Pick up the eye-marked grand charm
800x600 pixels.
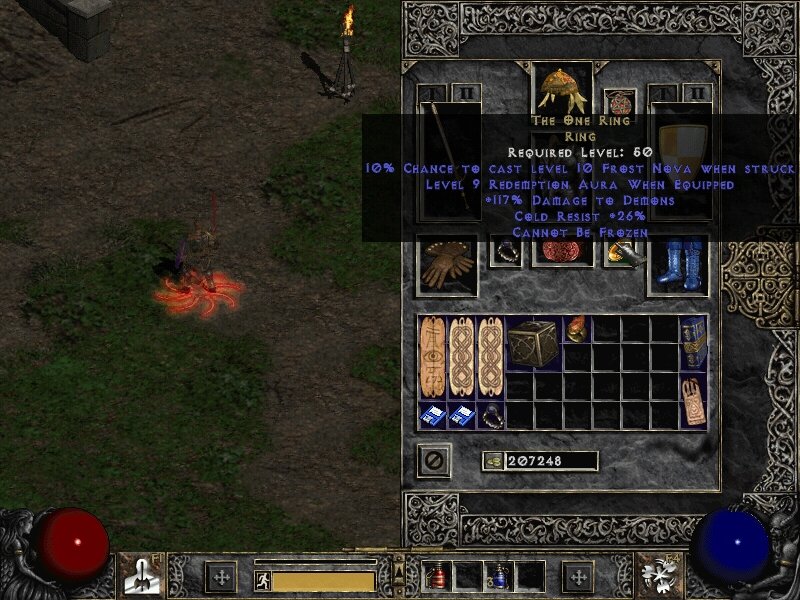433,358
